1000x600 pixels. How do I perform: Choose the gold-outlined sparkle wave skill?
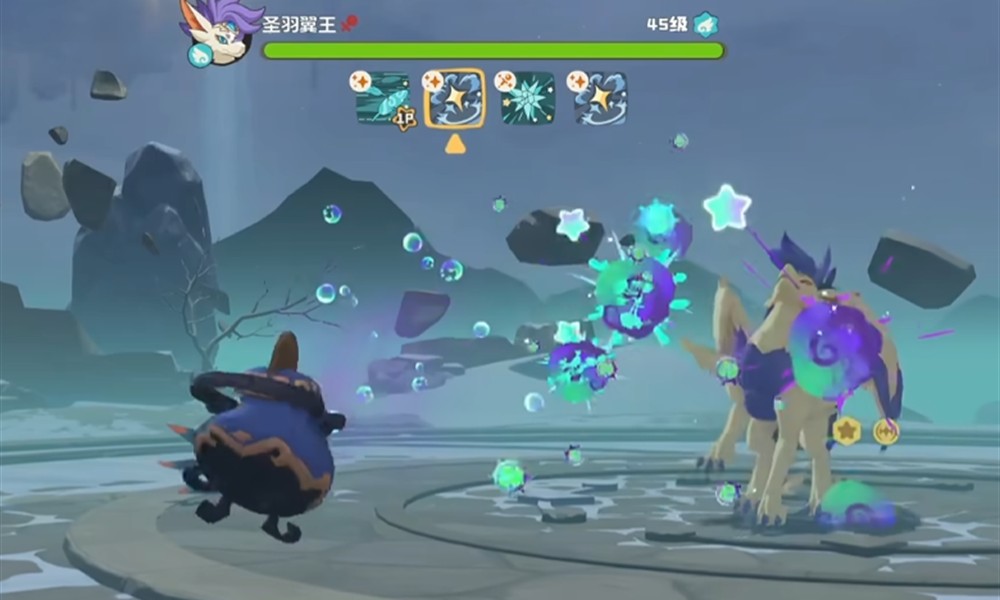[455, 99]
